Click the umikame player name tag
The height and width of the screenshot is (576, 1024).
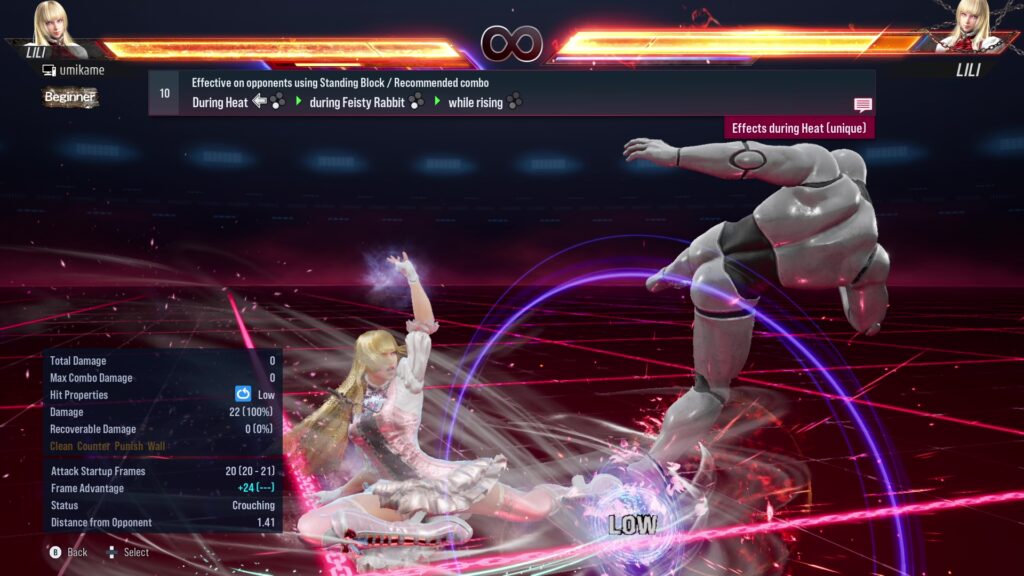(73, 70)
